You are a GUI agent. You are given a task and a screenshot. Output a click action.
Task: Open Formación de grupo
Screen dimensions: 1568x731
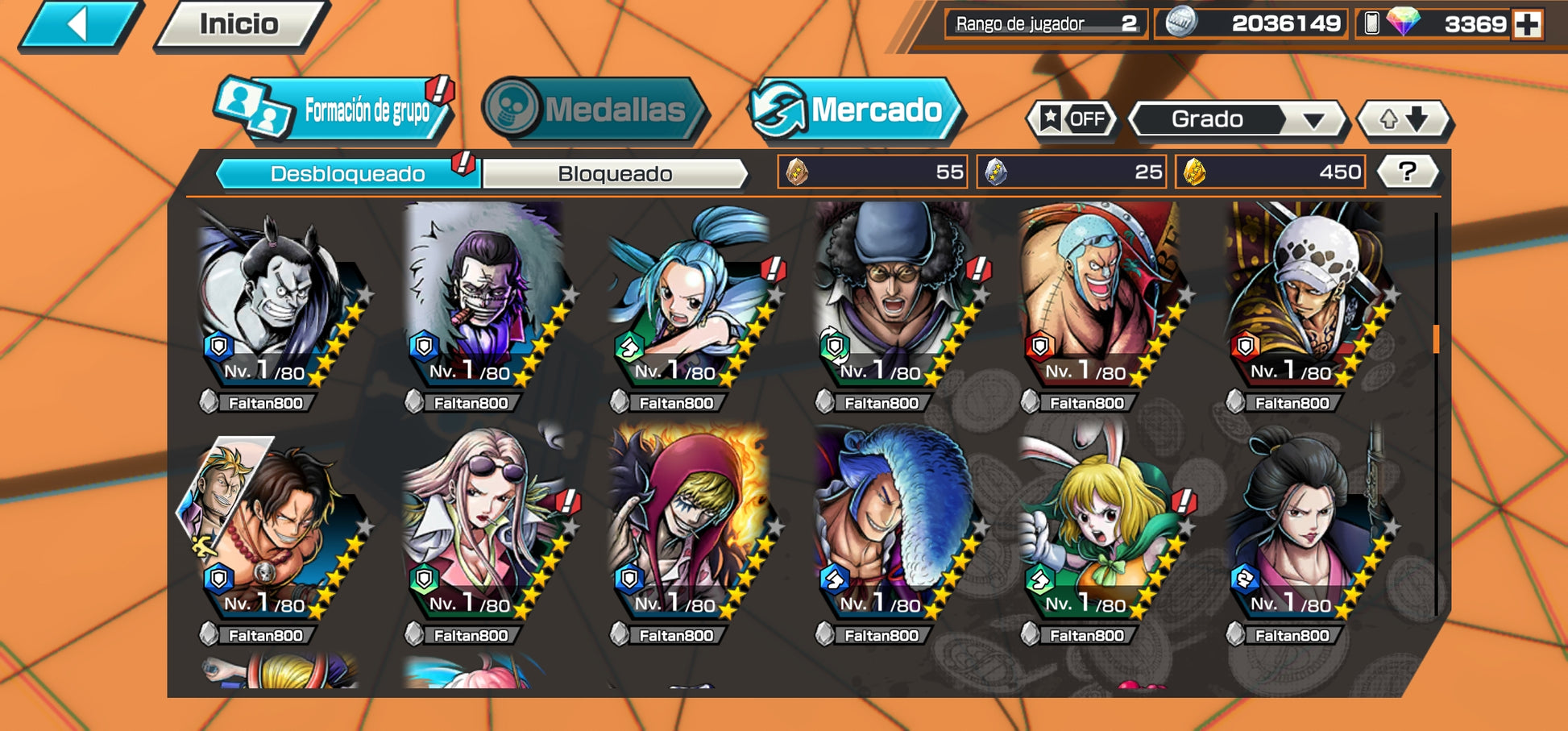[335, 110]
